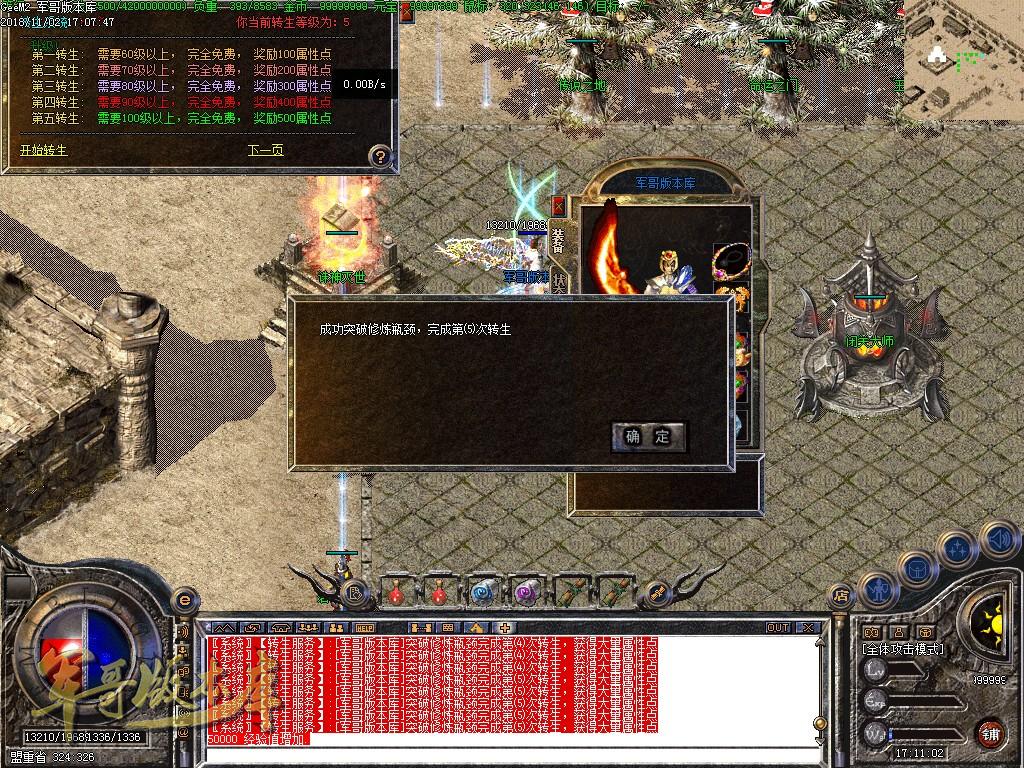Open the question mark help button
Viewport: 1024px width, 768px height.
click(x=379, y=156)
